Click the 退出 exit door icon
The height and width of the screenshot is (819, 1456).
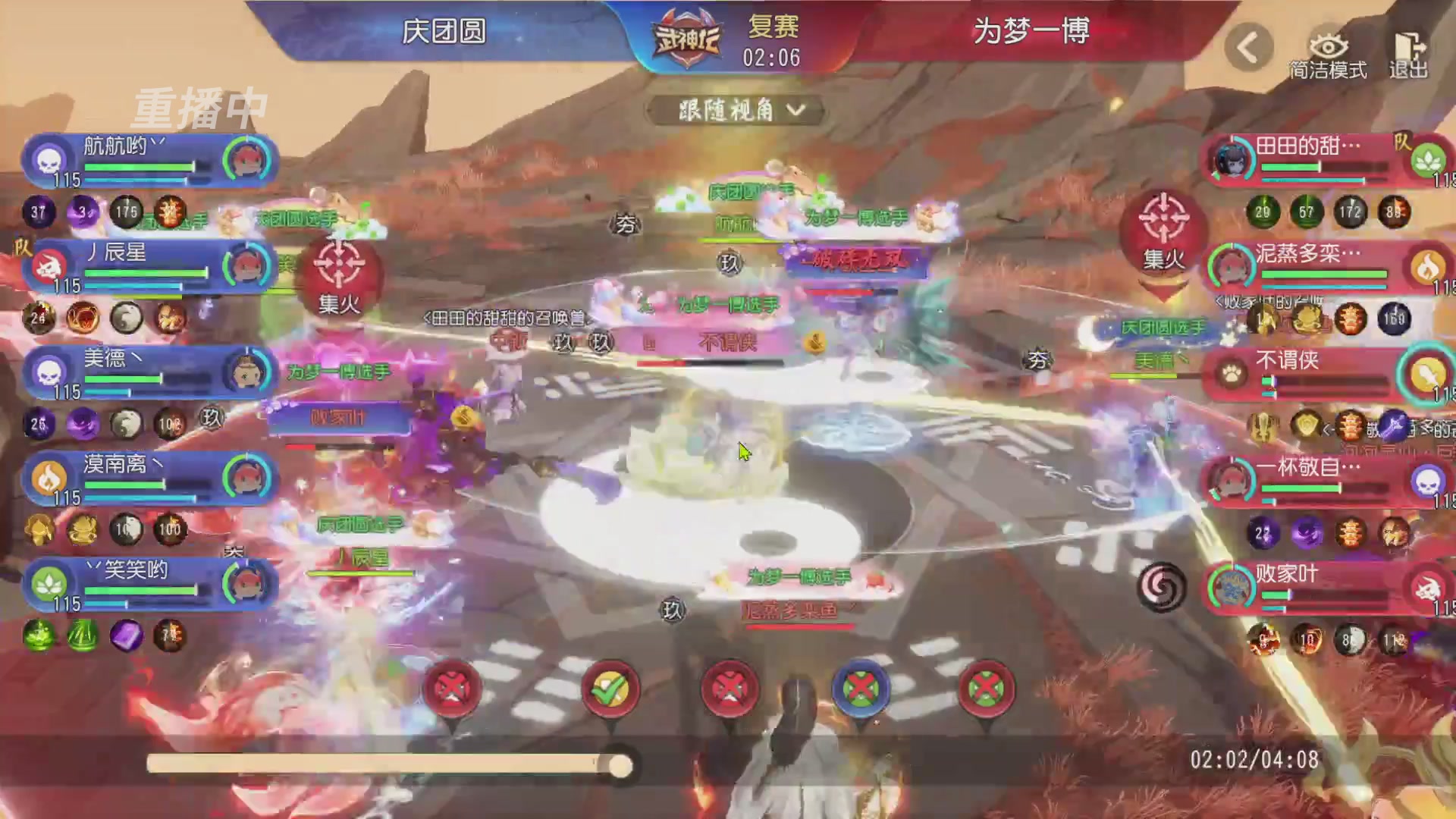click(1410, 45)
